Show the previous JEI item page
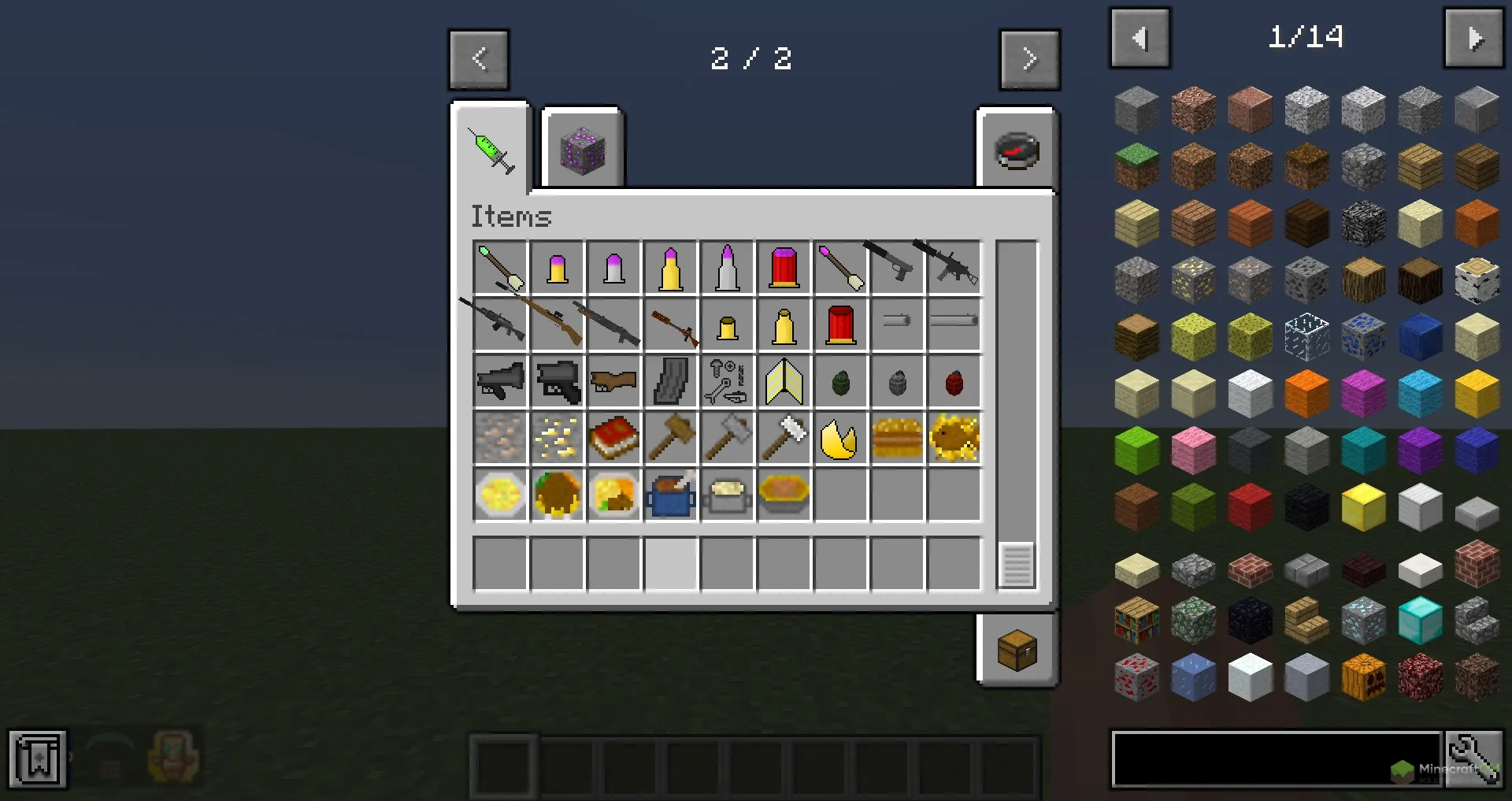 click(x=1140, y=38)
